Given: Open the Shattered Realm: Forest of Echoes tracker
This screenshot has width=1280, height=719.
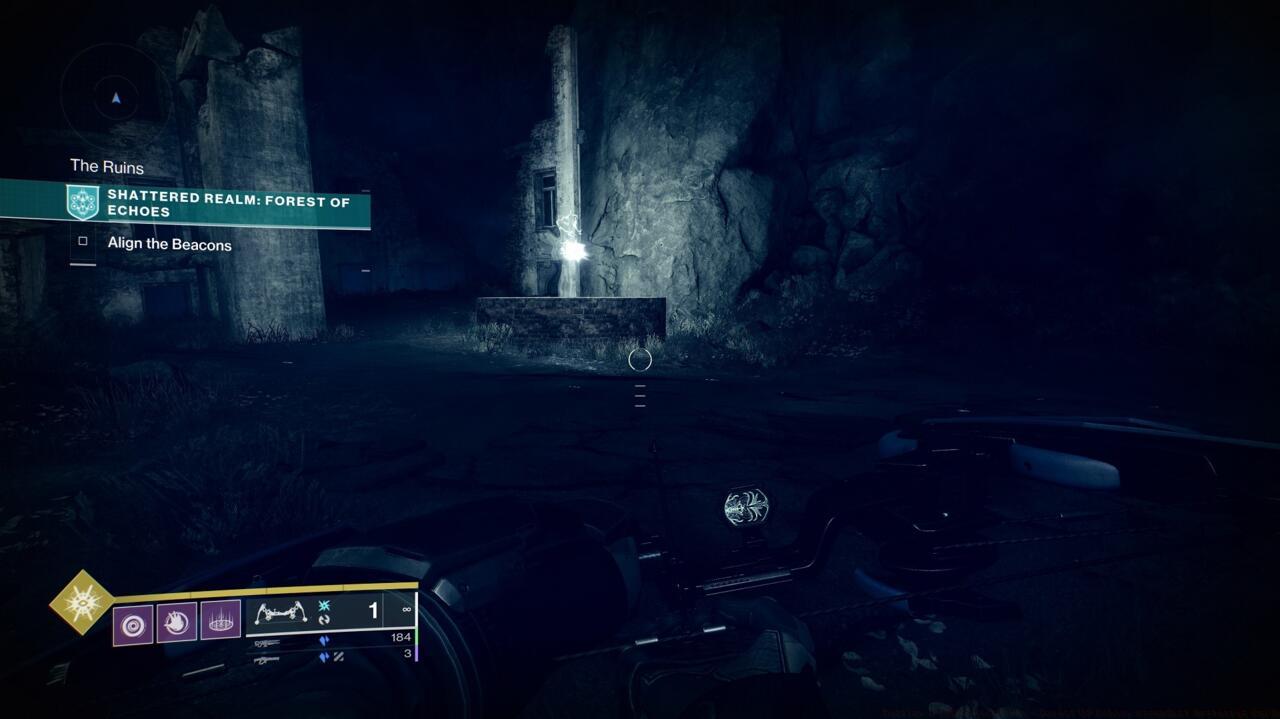Looking at the screenshot, I should [x=228, y=203].
